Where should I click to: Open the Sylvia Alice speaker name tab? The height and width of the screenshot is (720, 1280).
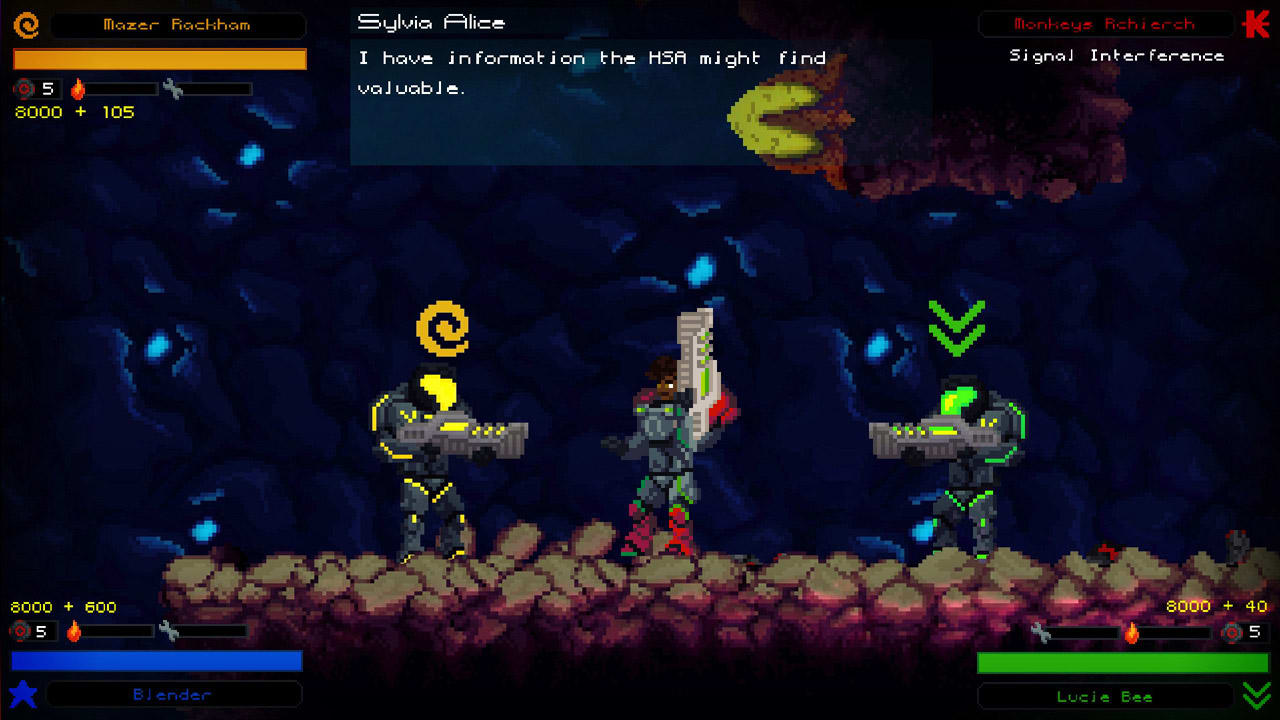[432, 21]
